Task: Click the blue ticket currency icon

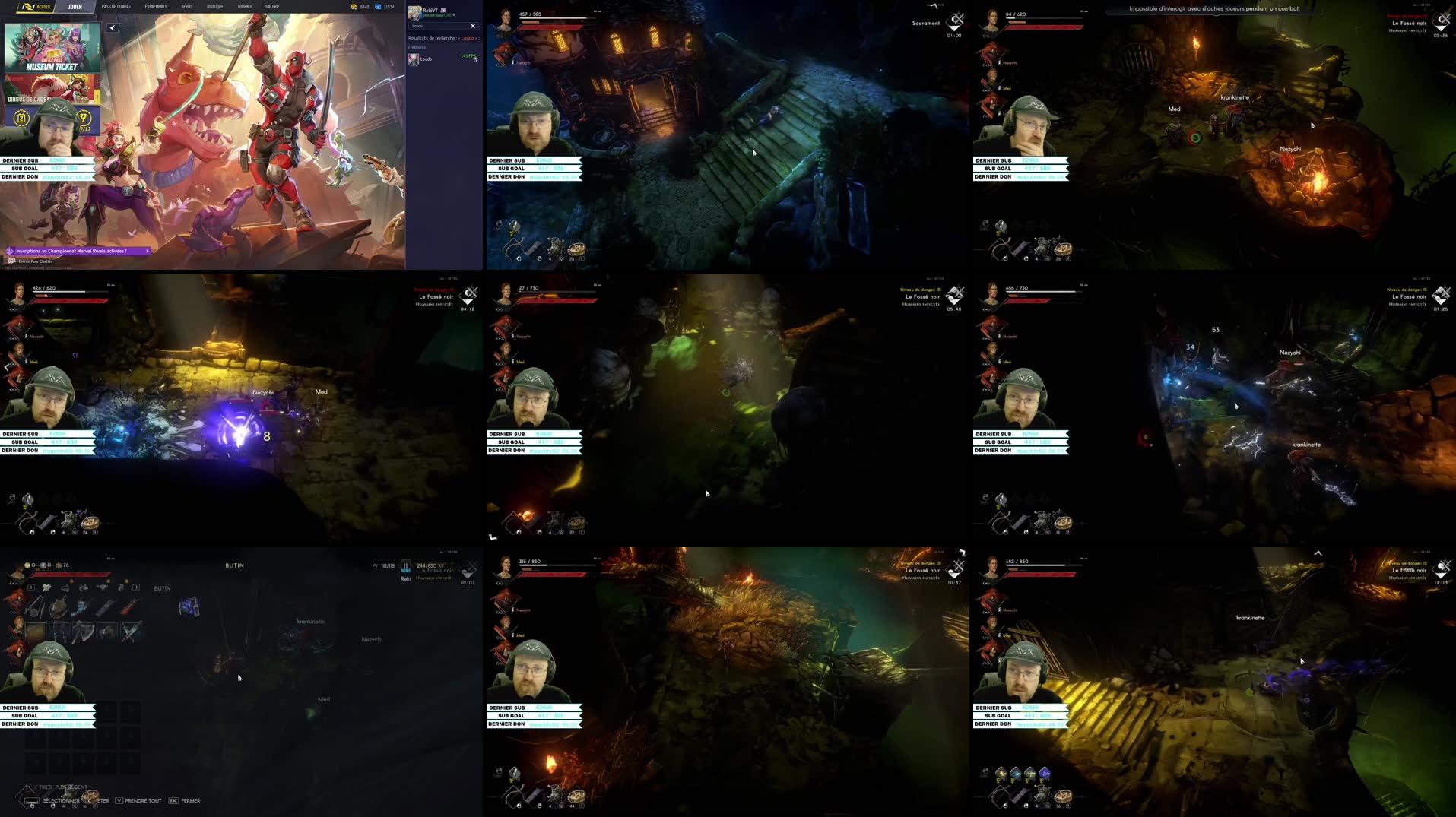Action: pos(376,6)
